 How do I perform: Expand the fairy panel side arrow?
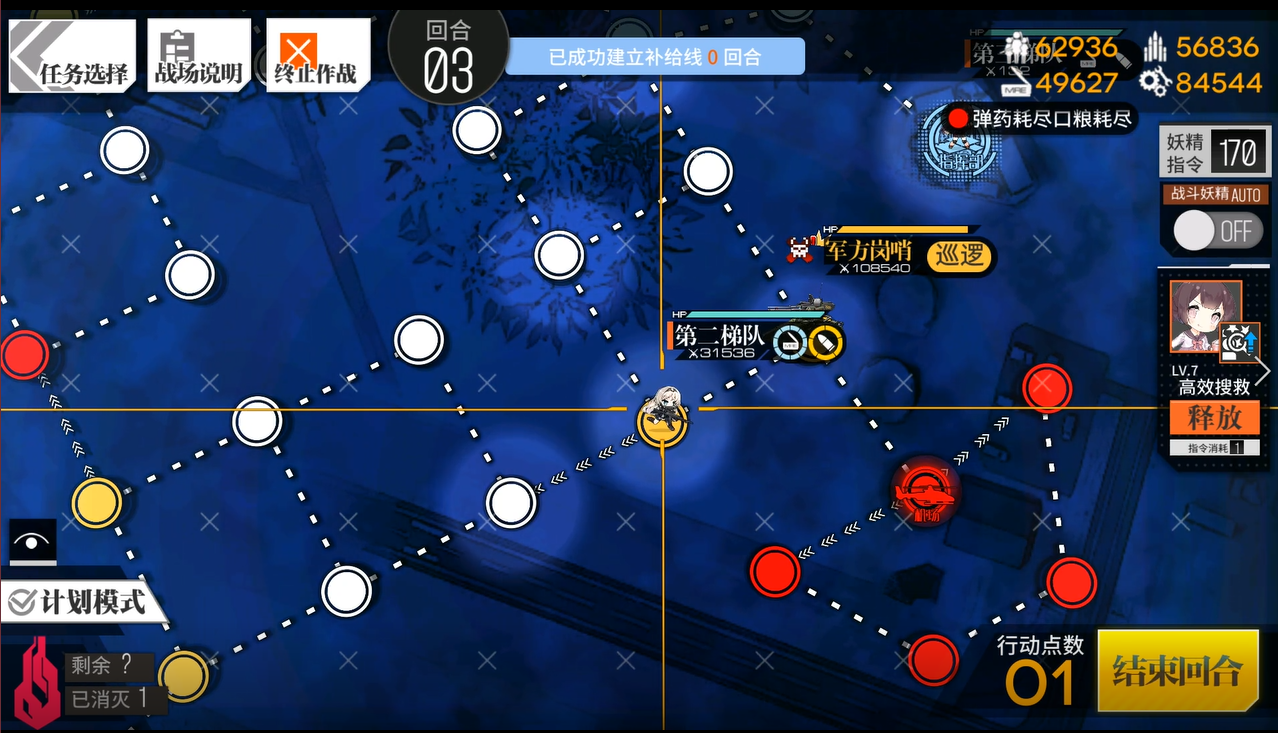(1264, 371)
